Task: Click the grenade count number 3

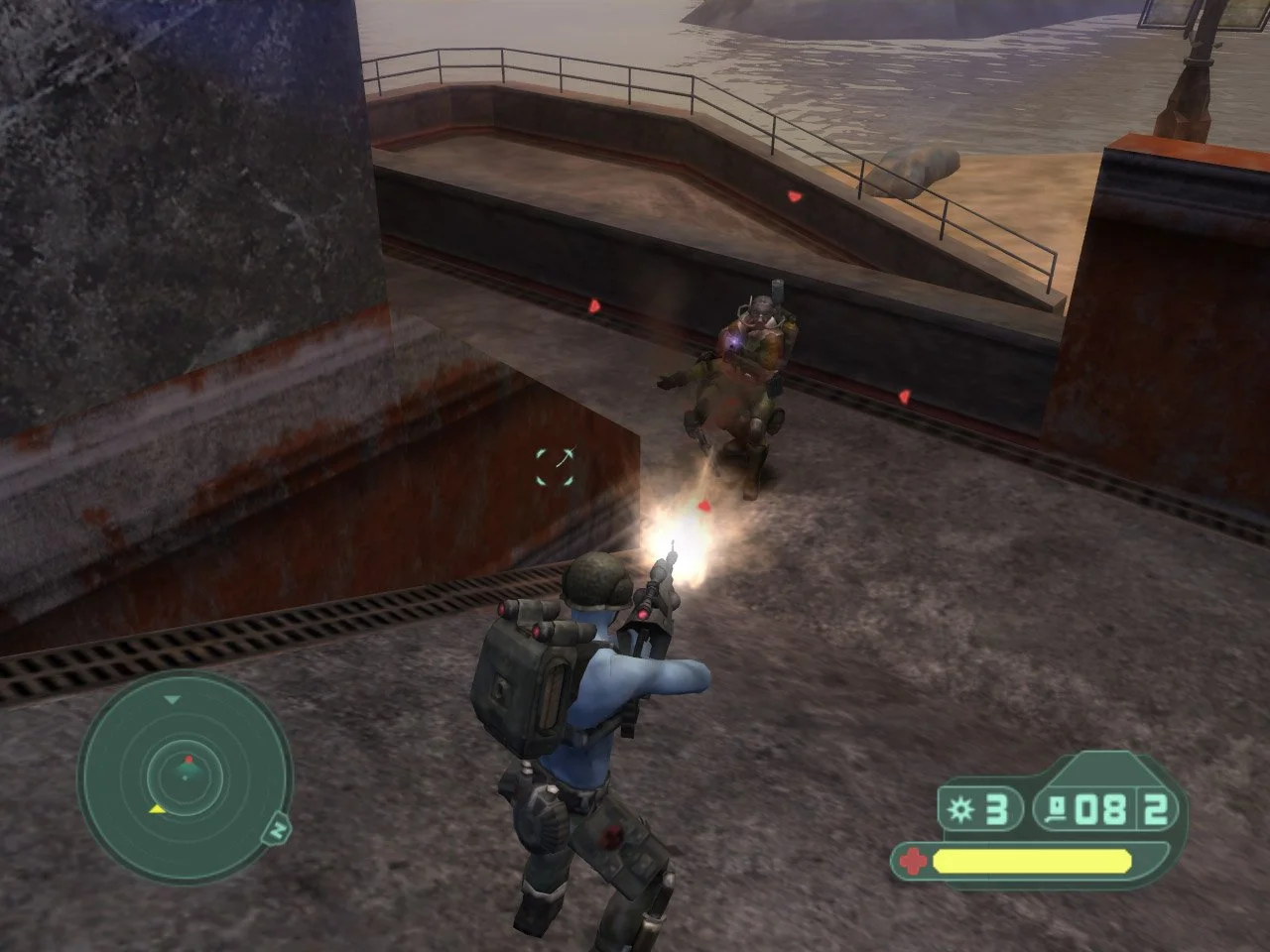Action: pyautogui.click(x=996, y=808)
